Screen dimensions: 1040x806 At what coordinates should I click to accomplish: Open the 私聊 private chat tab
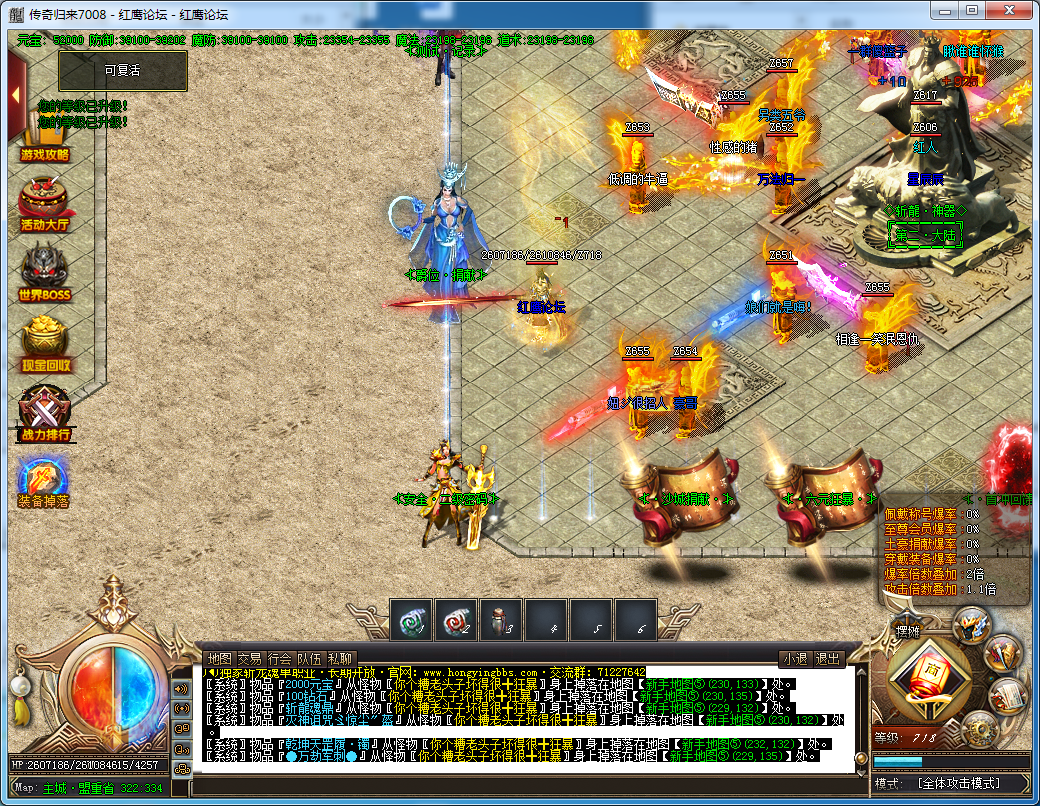pyautogui.click(x=340, y=659)
